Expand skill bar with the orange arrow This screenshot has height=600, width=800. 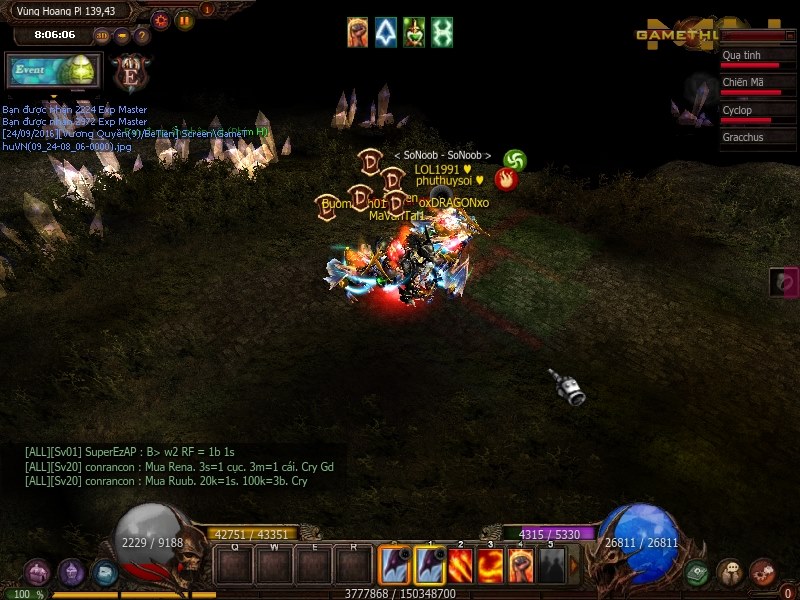(574, 566)
